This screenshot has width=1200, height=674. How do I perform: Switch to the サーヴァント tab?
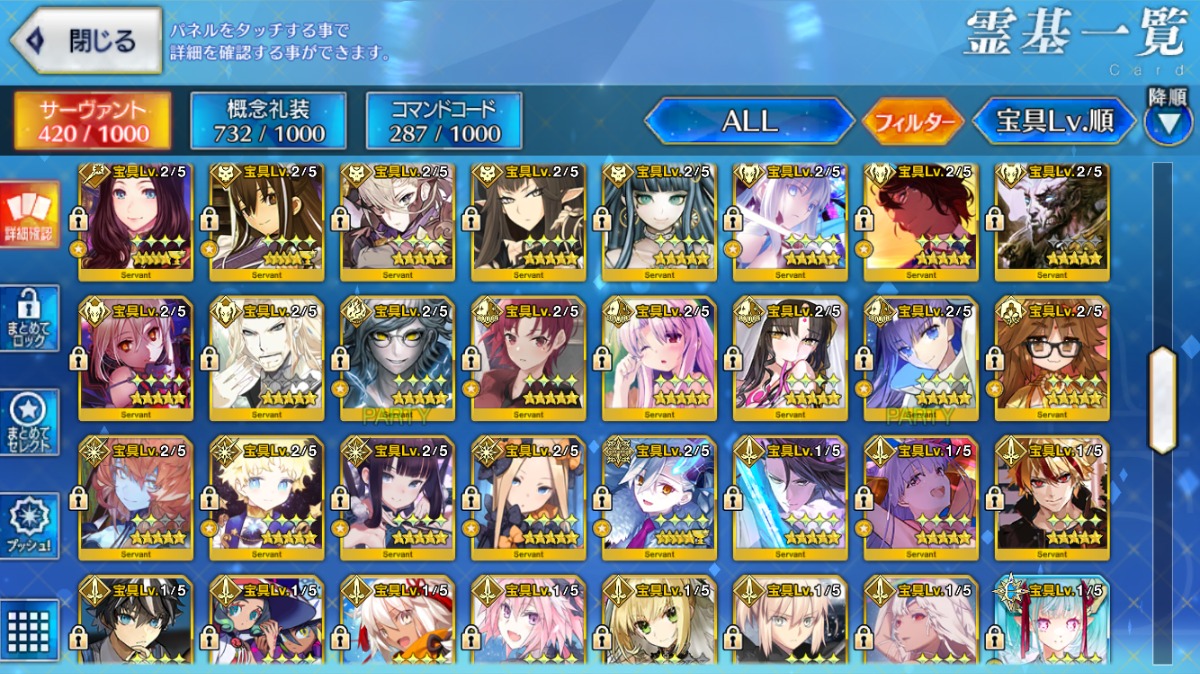(x=93, y=122)
